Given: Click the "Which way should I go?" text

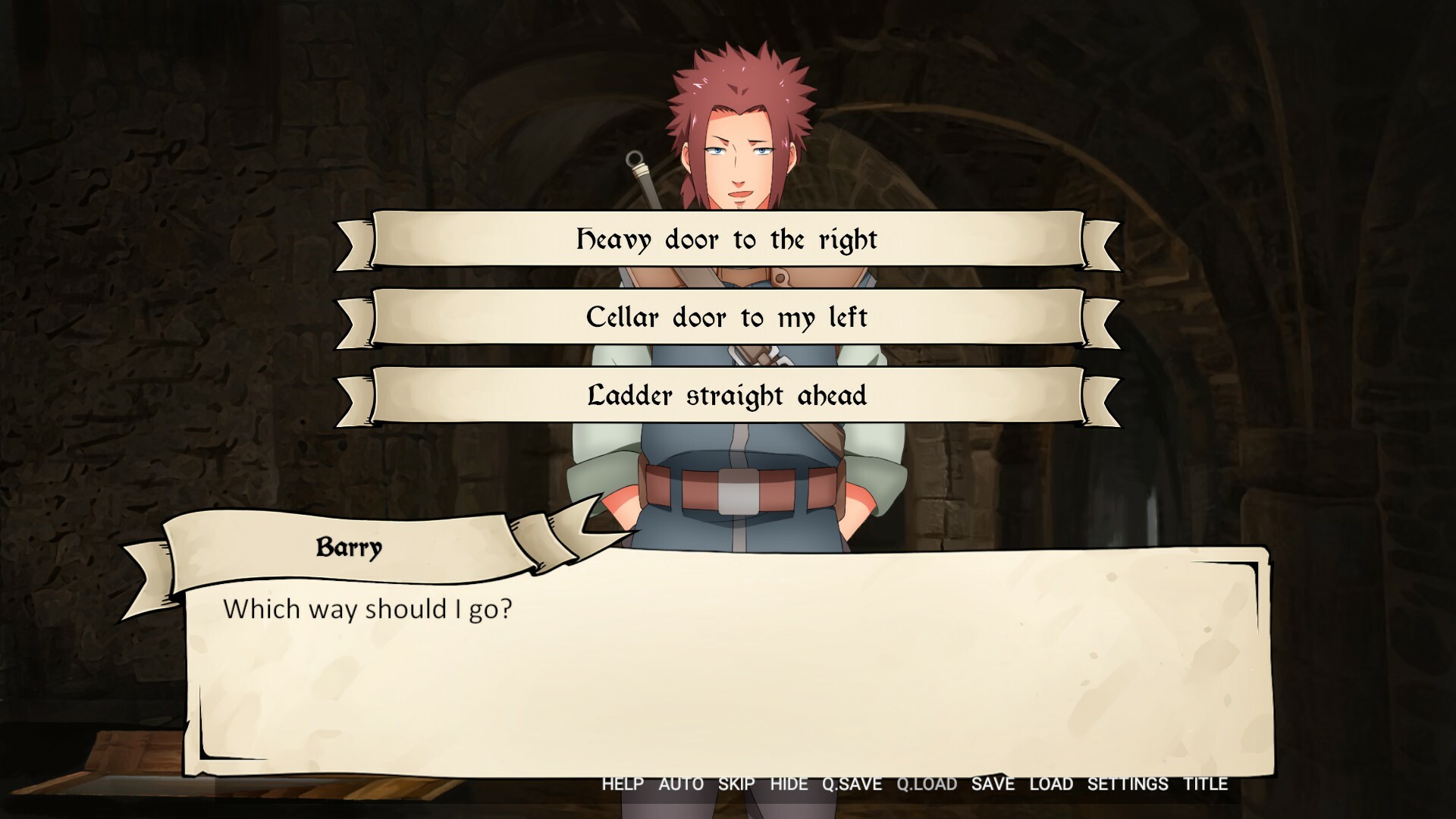Looking at the screenshot, I should (x=369, y=607).
